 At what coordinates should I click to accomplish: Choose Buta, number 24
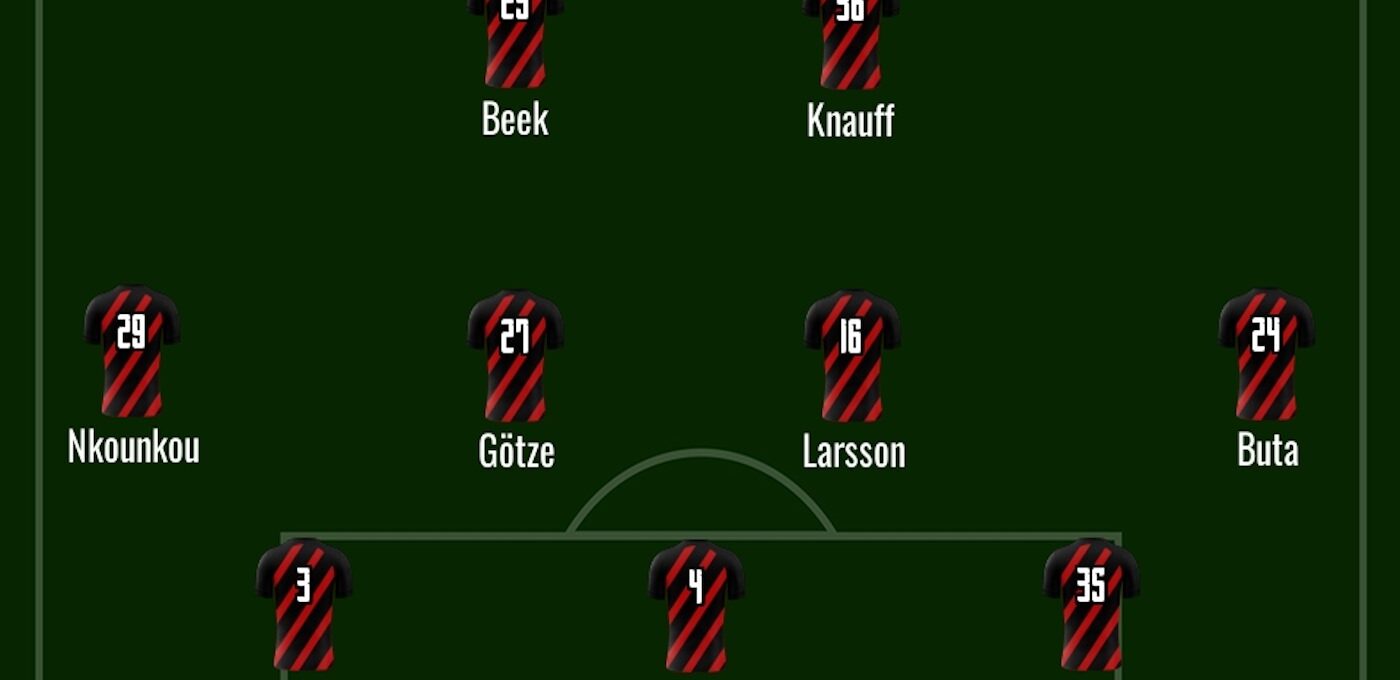1266,354
